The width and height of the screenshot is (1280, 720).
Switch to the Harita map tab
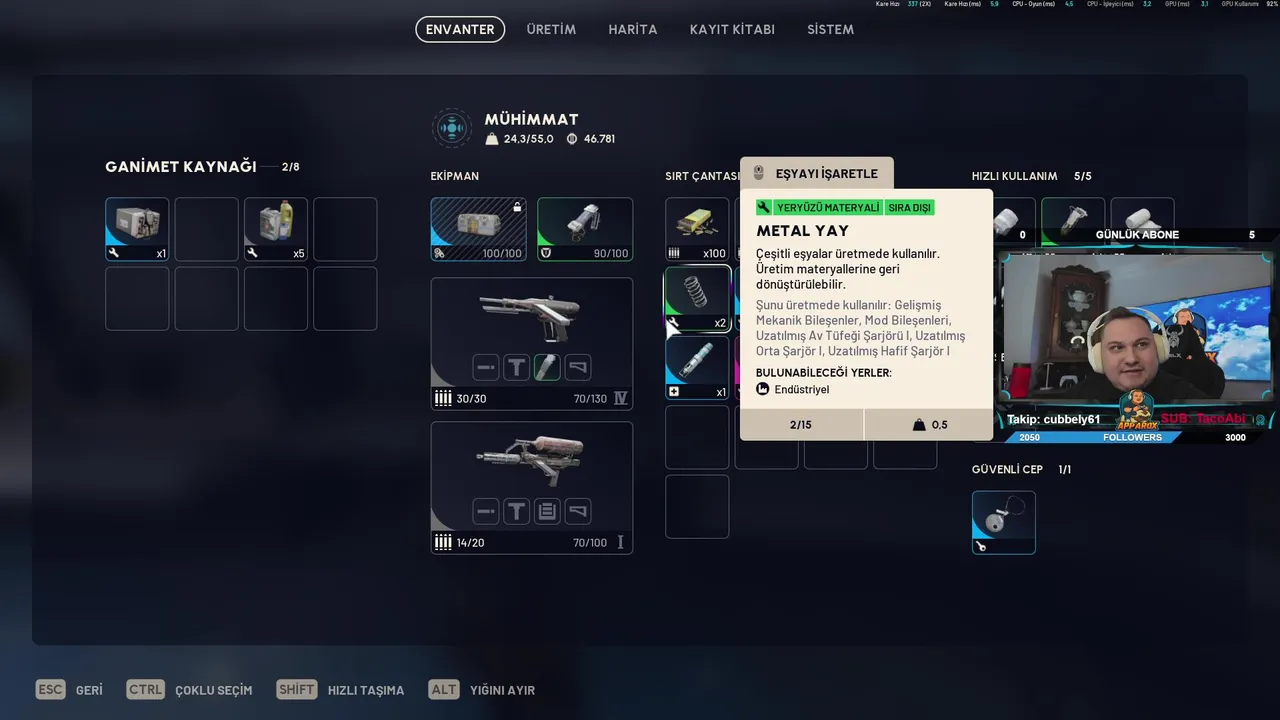click(x=632, y=29)
